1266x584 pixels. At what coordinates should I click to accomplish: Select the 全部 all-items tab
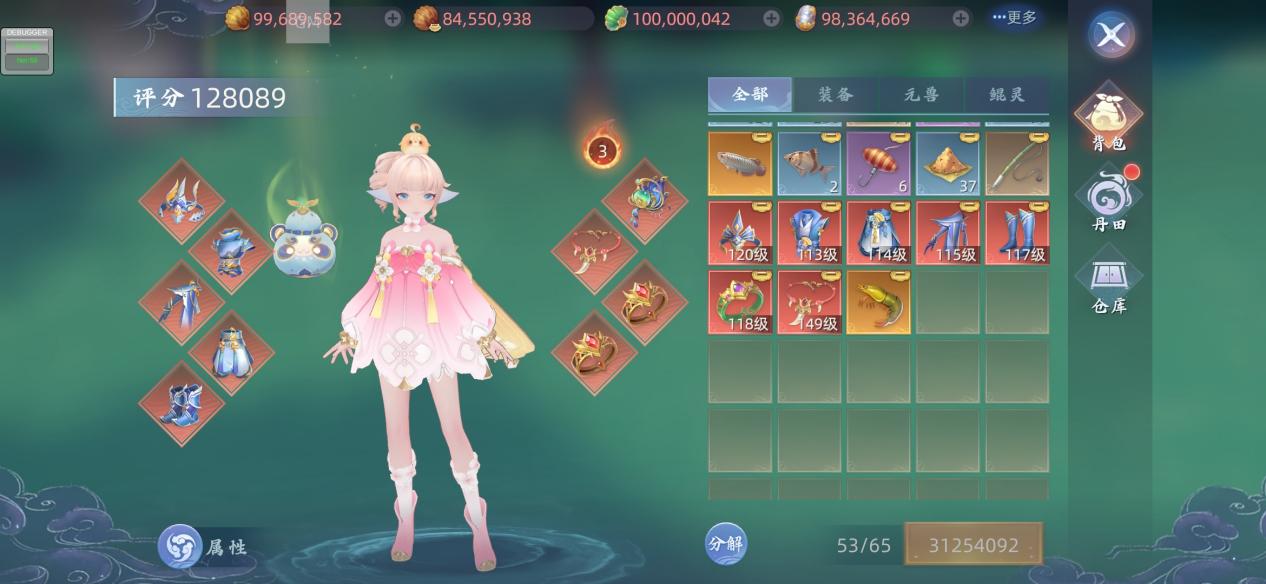pyautogui.click(x=750, y=95)
